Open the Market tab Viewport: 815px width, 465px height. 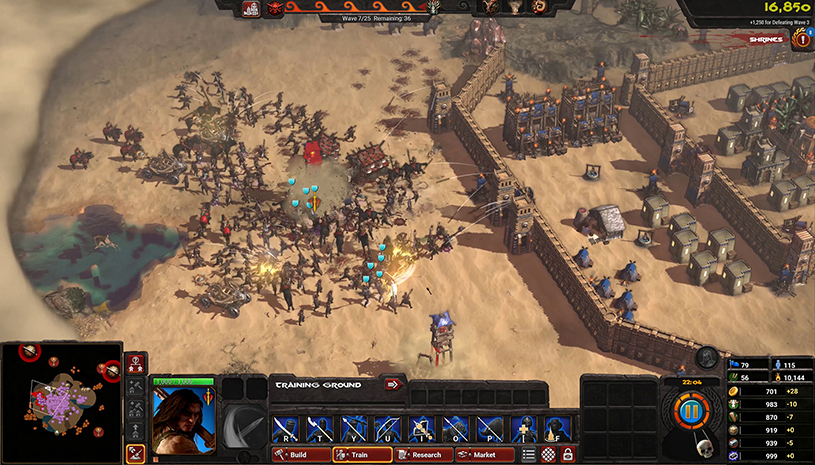point(485,455)
